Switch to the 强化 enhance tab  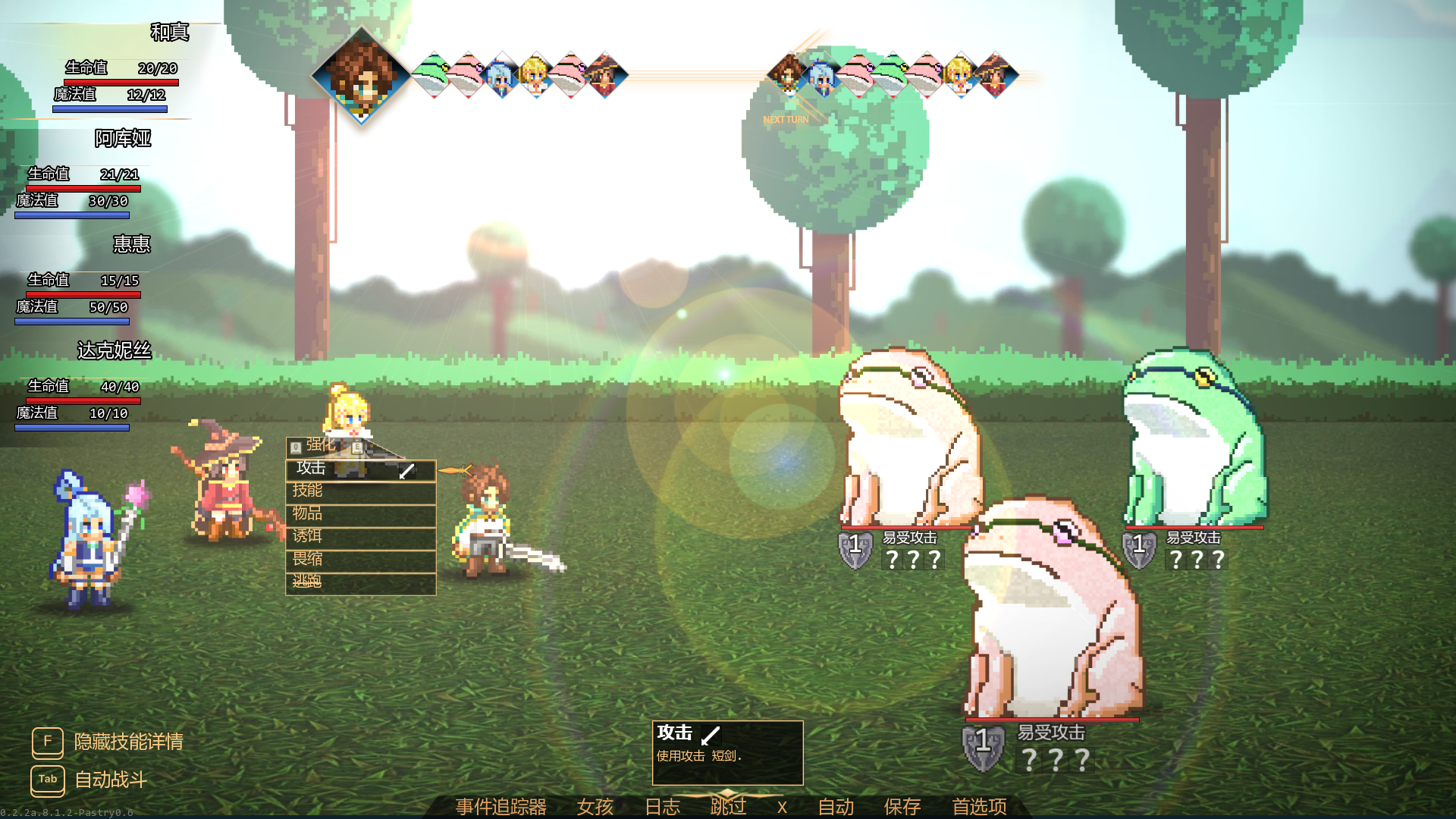tap(321, 445)
